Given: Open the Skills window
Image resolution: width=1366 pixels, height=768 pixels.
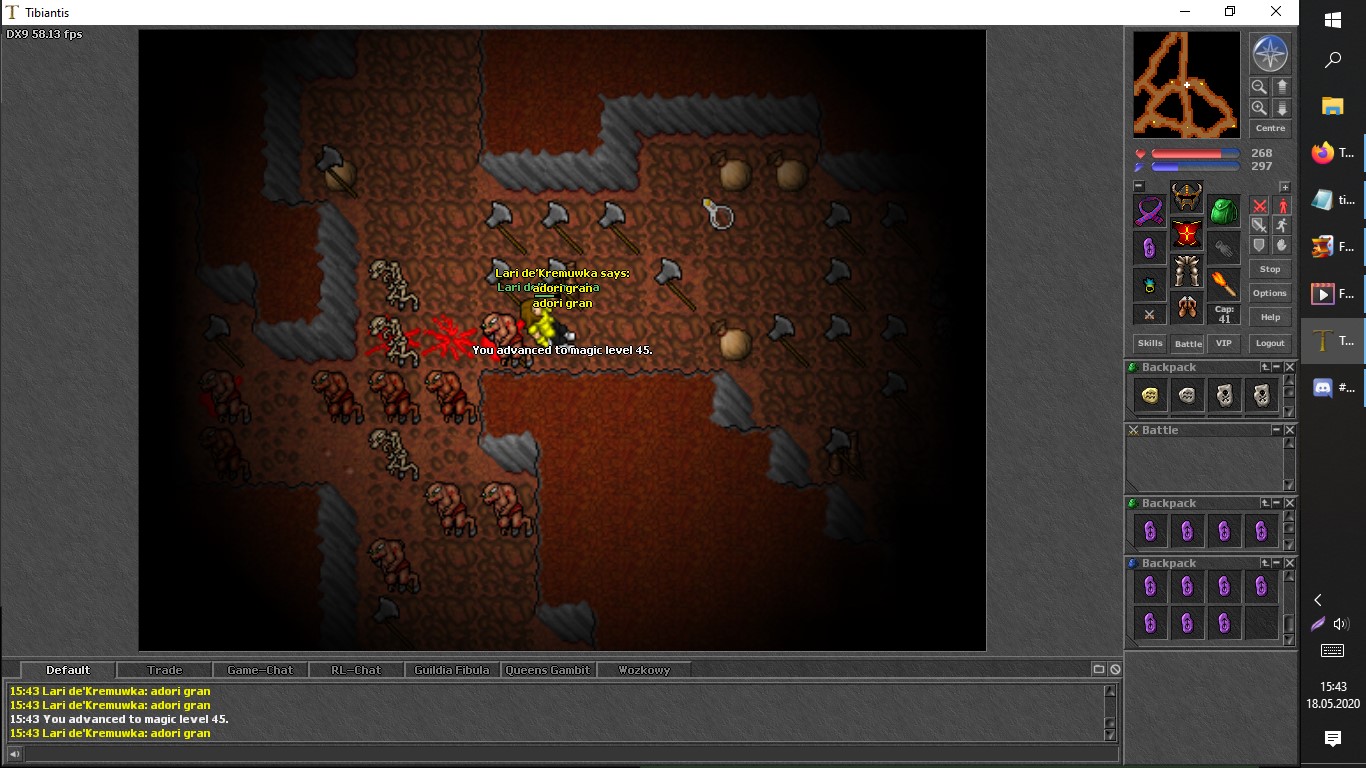Looking at the screenshot, I should coord(1149,343).
